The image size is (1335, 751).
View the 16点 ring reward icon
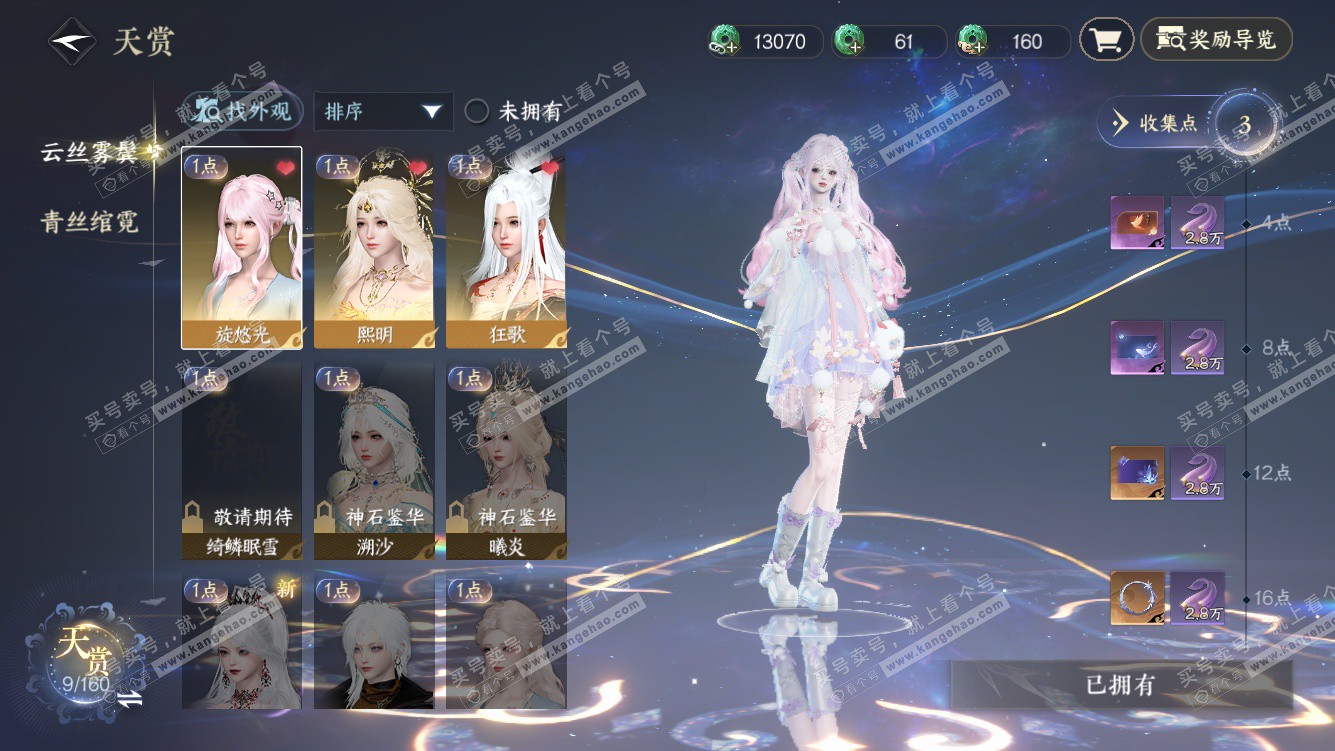pyautogui.click(x=1137, y=598)
